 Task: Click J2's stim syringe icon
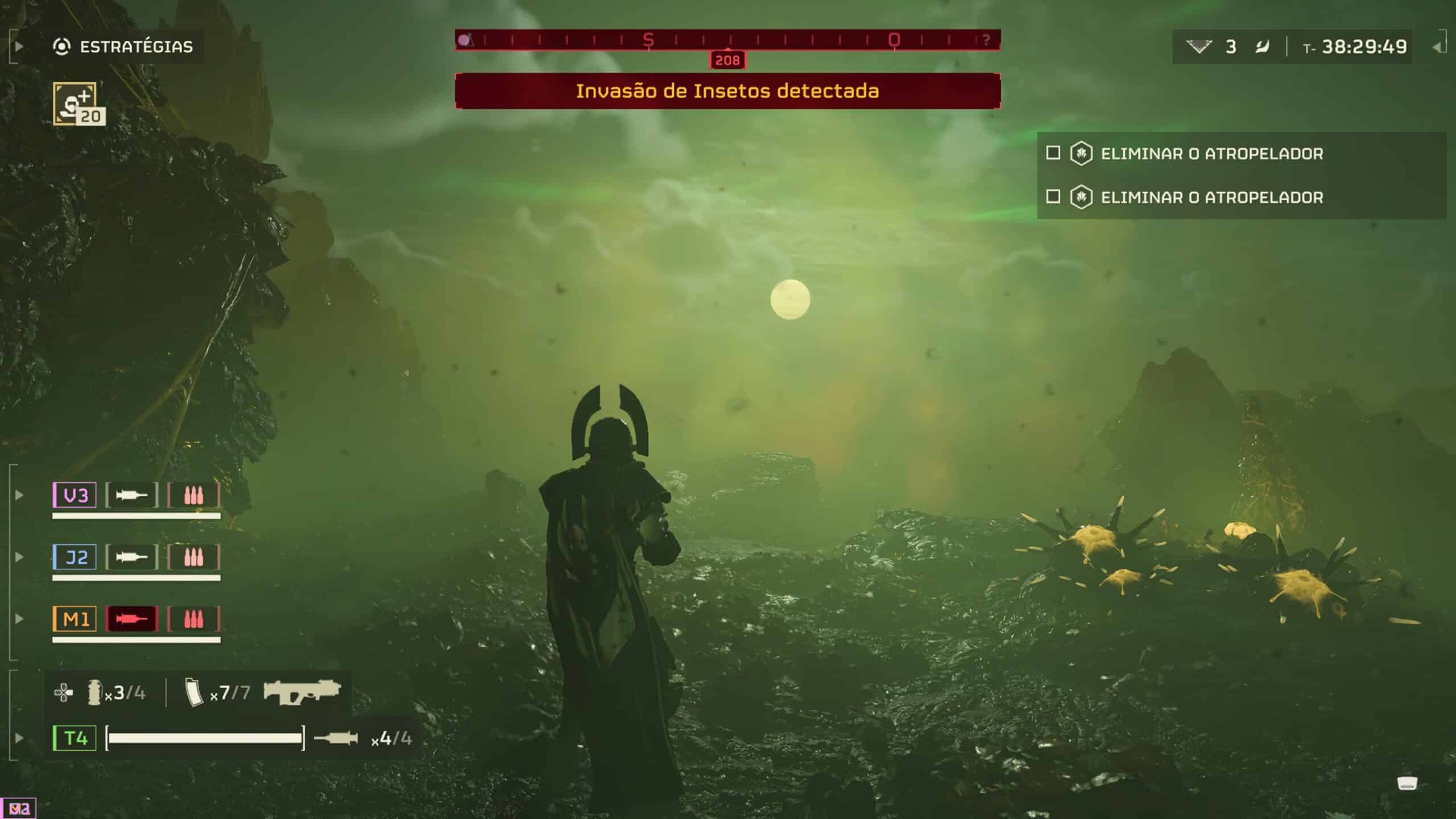(x=131, y=557)
